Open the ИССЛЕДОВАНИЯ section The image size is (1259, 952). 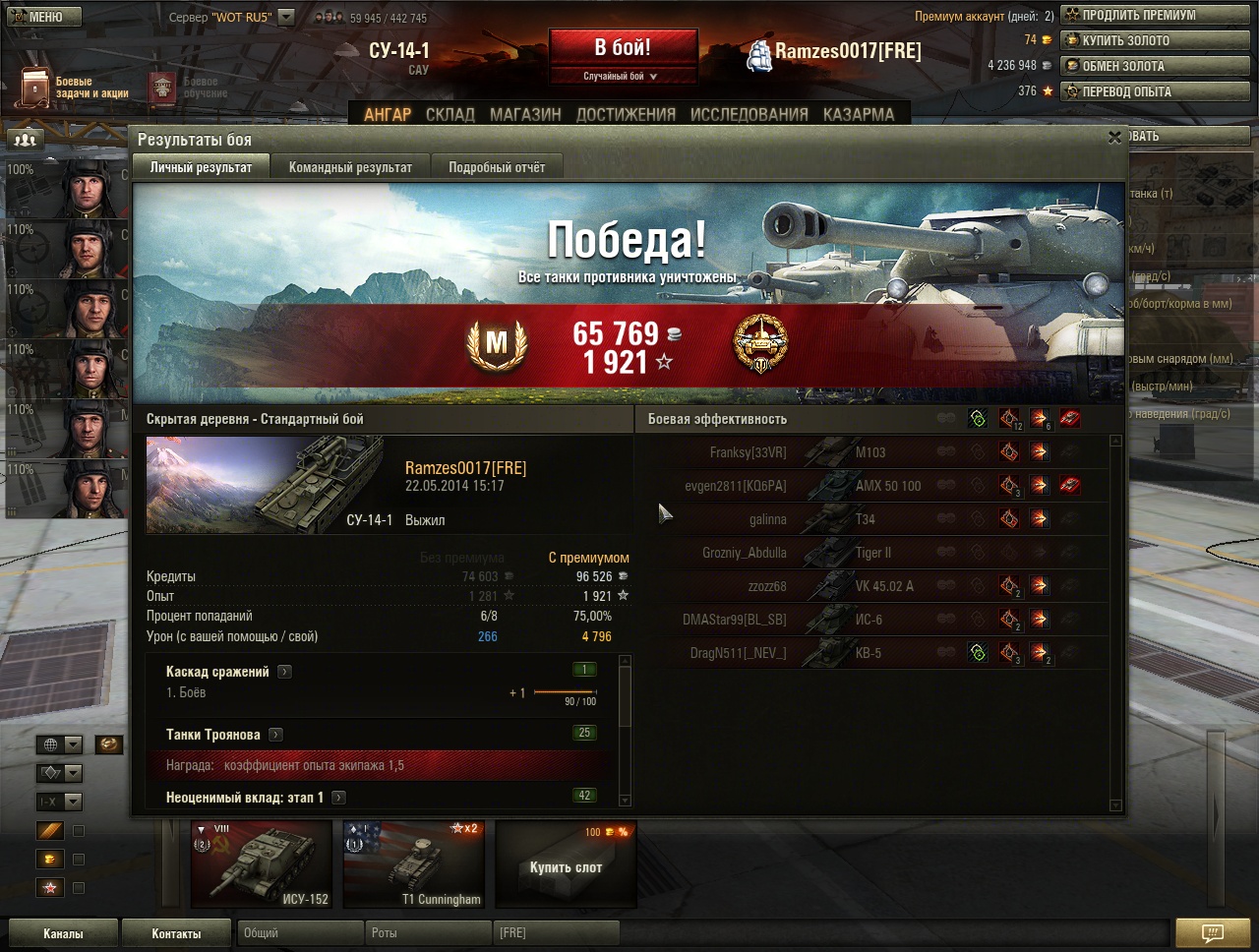coord(749,114)
